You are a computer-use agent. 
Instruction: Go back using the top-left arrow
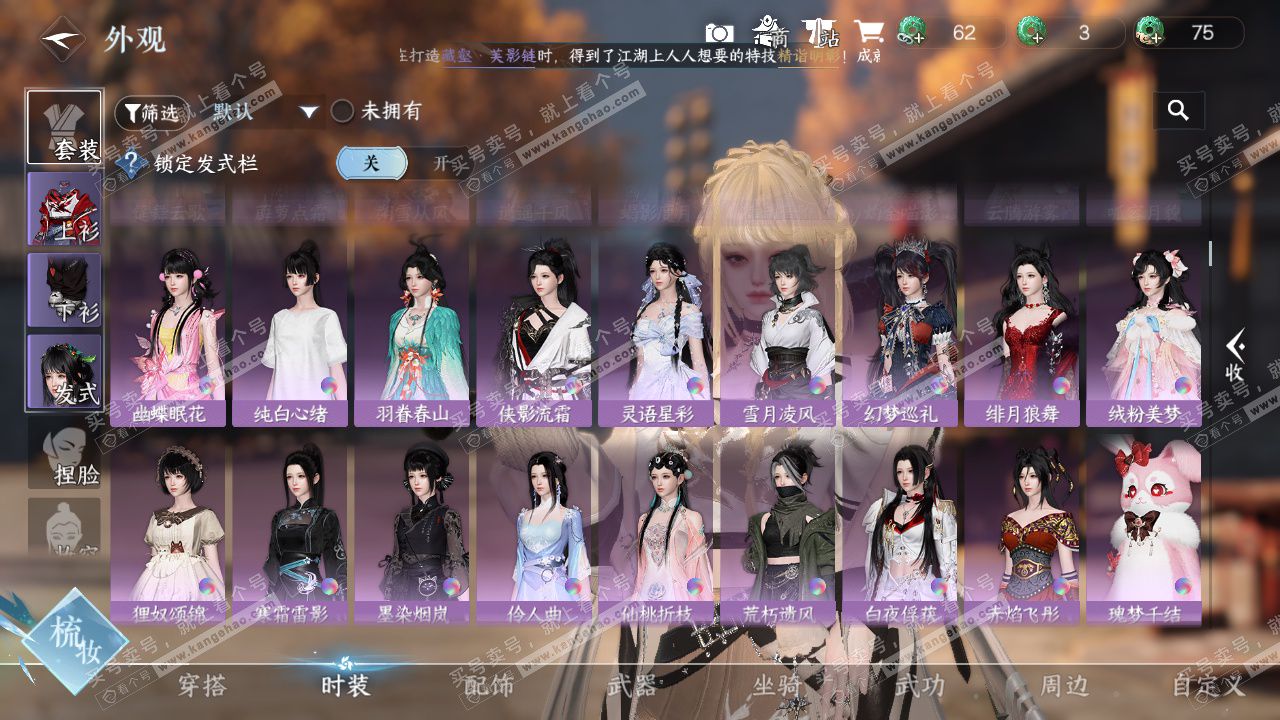(62, 40)
